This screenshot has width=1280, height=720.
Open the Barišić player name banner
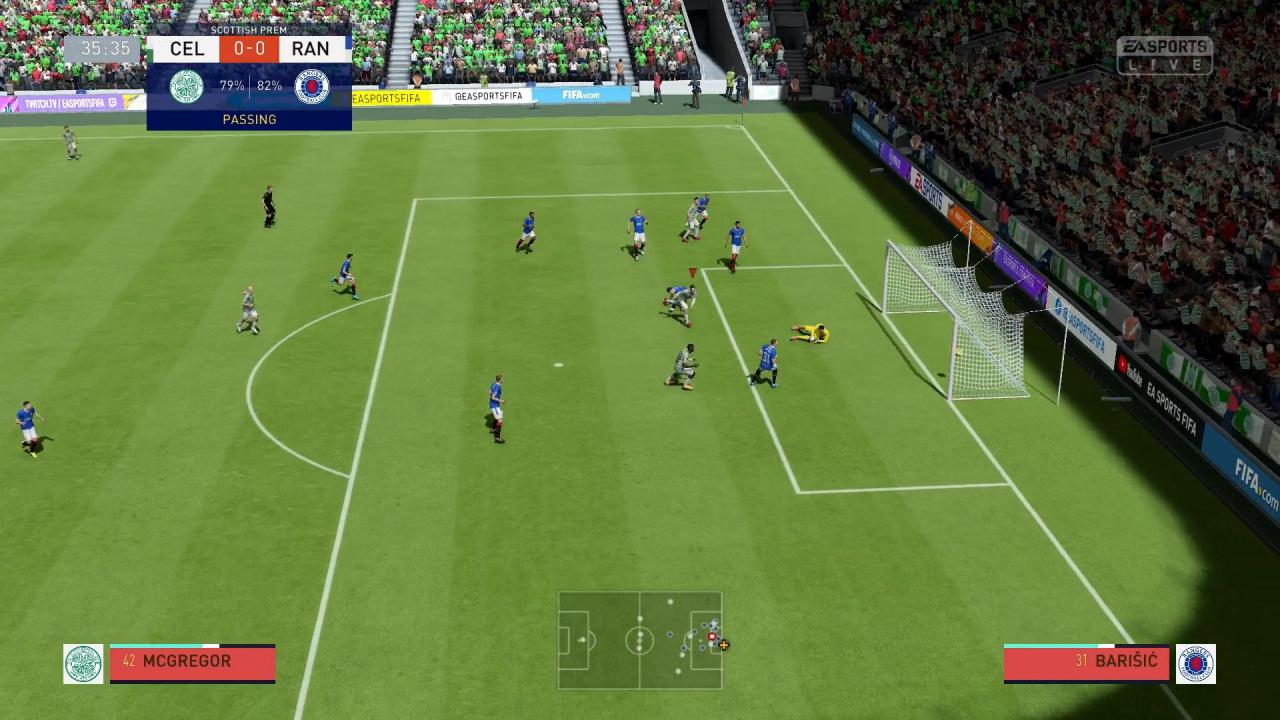pyautogui.click(x=1086, y=661)
